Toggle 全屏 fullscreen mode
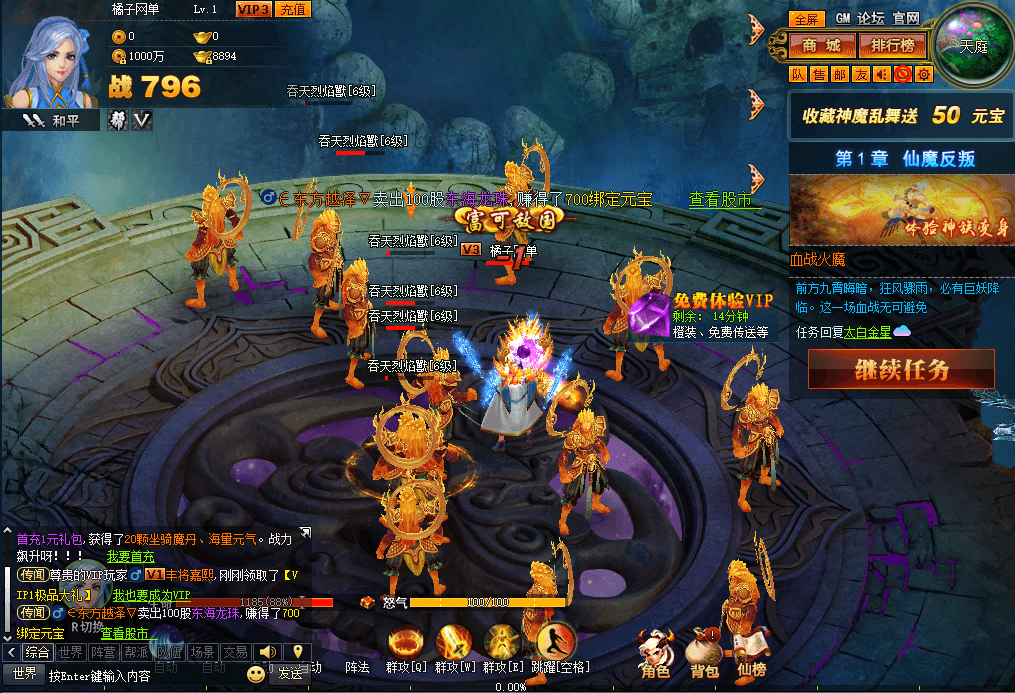Image resolution: width=1015 pixels, height=693 pixels. (806, 18)
